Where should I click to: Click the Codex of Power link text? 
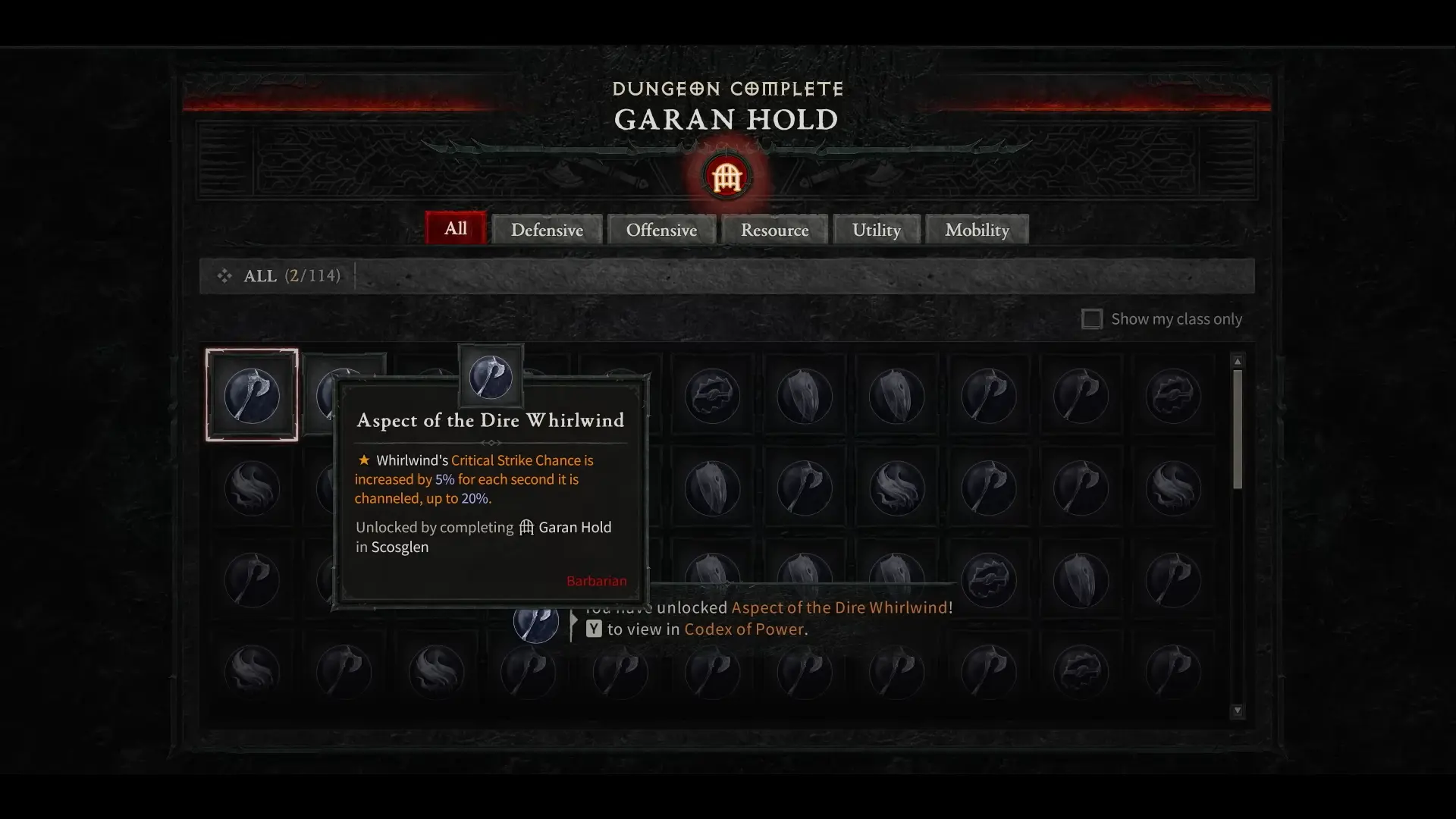pos(743,629)
